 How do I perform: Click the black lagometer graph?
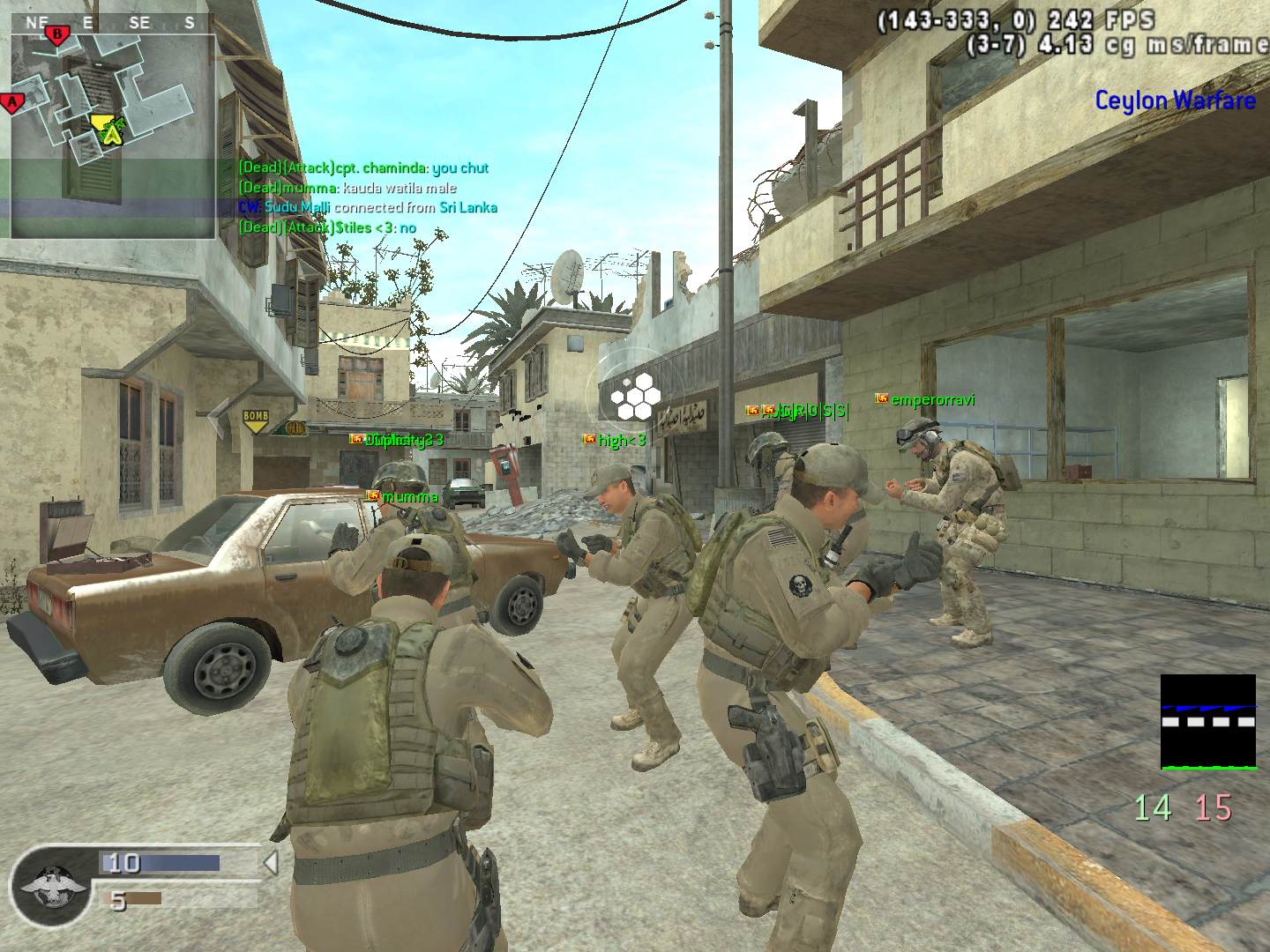(x=1207, y=722)
